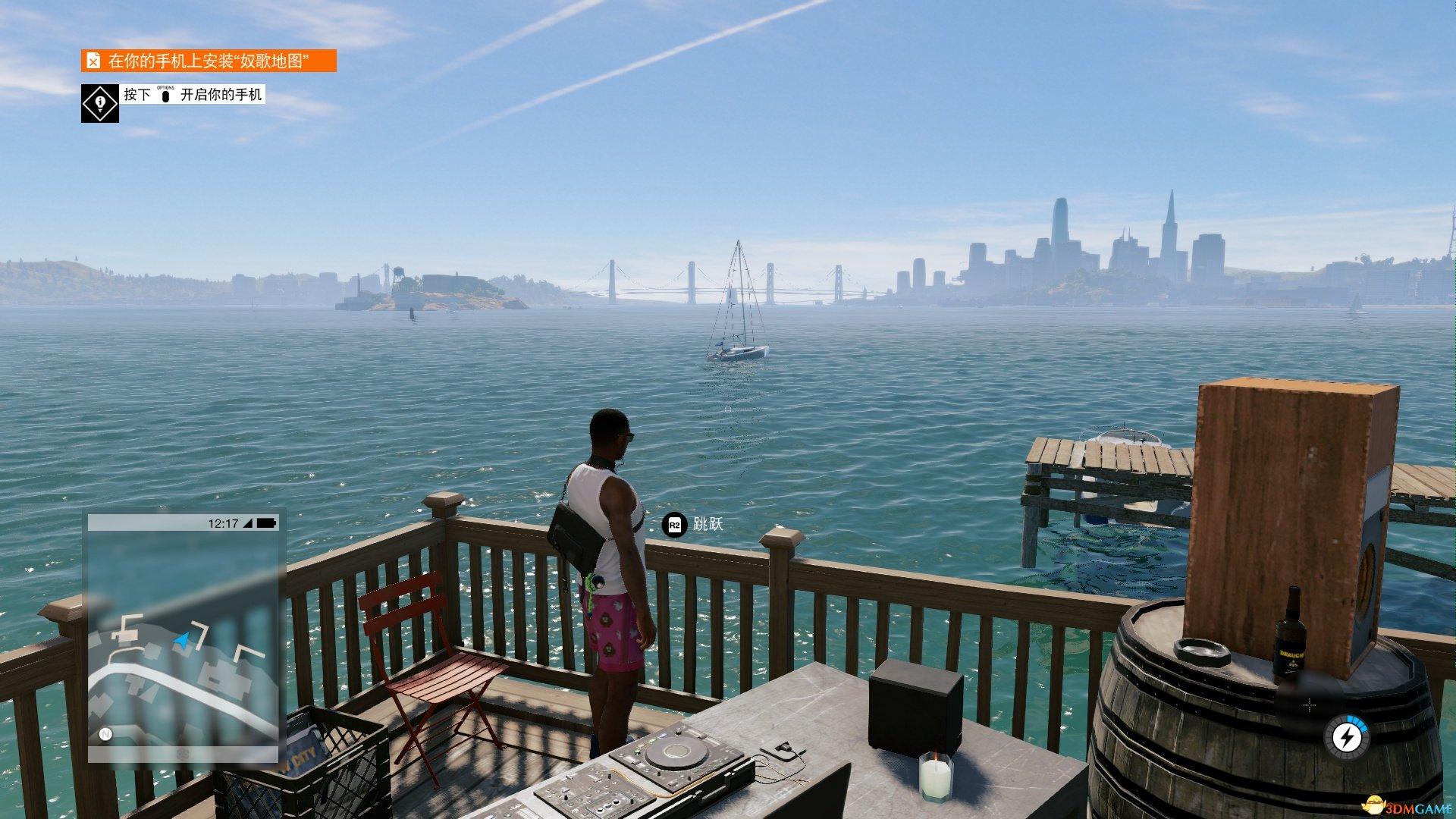Open the phone minimap

183,637
